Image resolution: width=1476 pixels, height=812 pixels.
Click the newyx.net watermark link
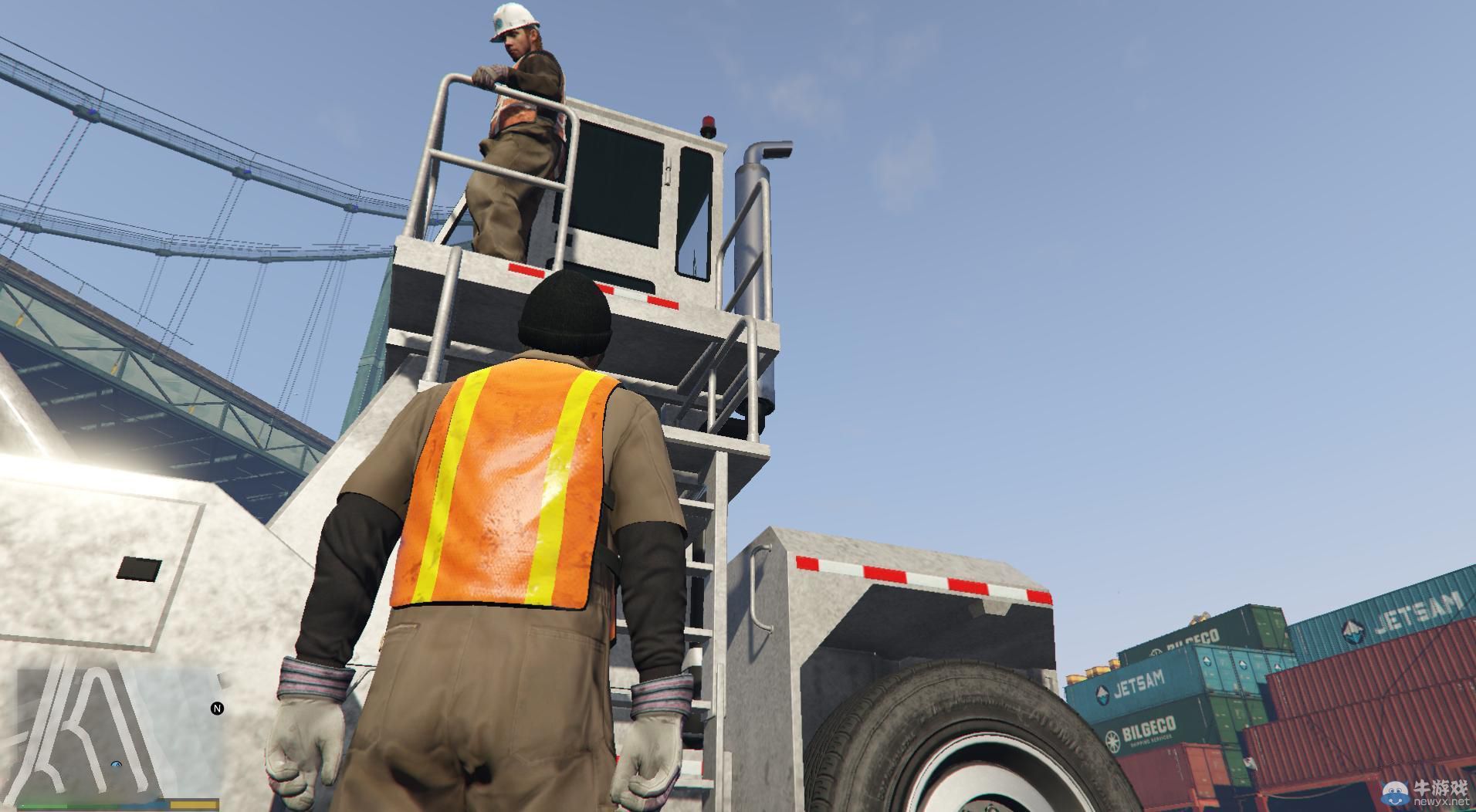pos(1443,801)
